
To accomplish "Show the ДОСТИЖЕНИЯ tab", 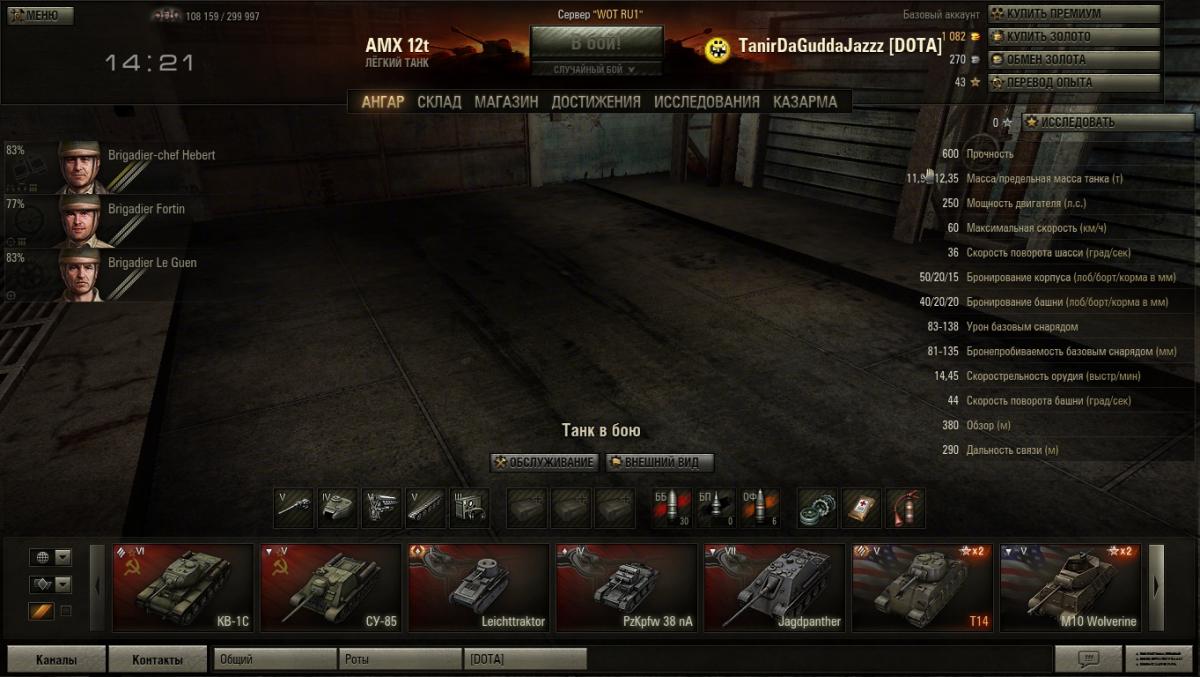I will [596, 101].
